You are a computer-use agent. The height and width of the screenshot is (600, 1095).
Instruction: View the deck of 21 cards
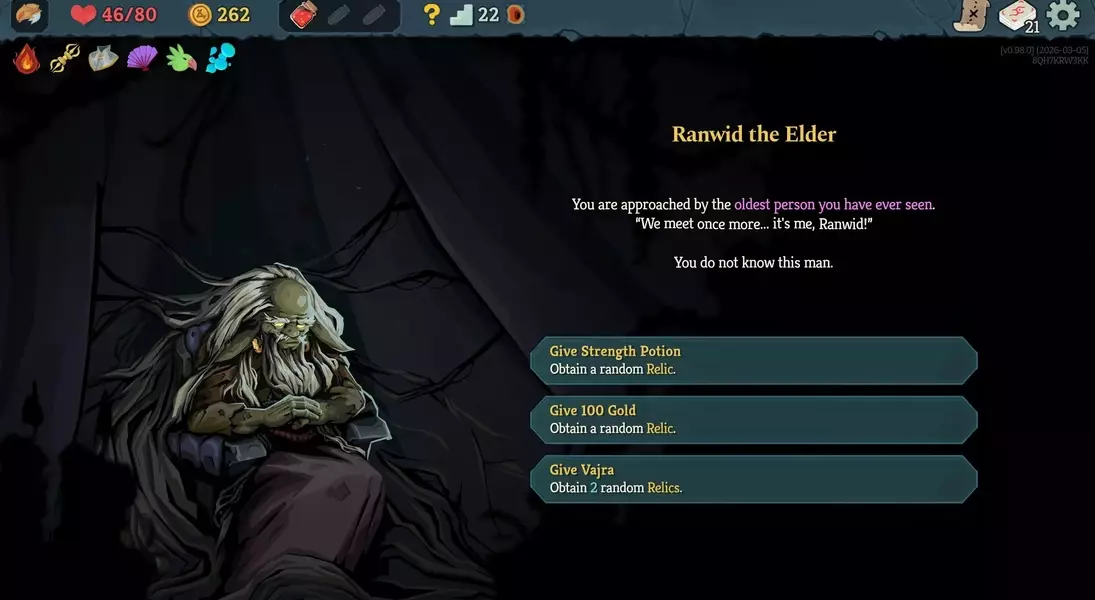click(1018, 16)
